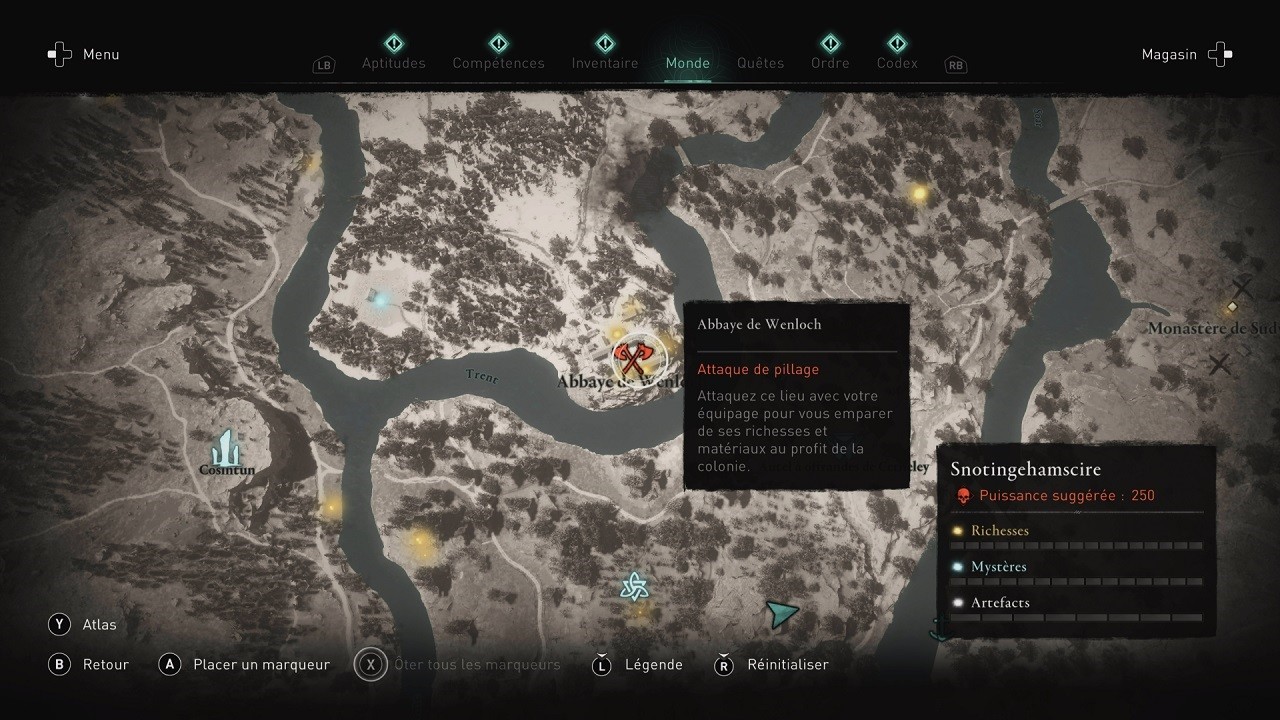Select Placer un marqueur
The height and width of the screenshot is (720, 1280).
246,664
